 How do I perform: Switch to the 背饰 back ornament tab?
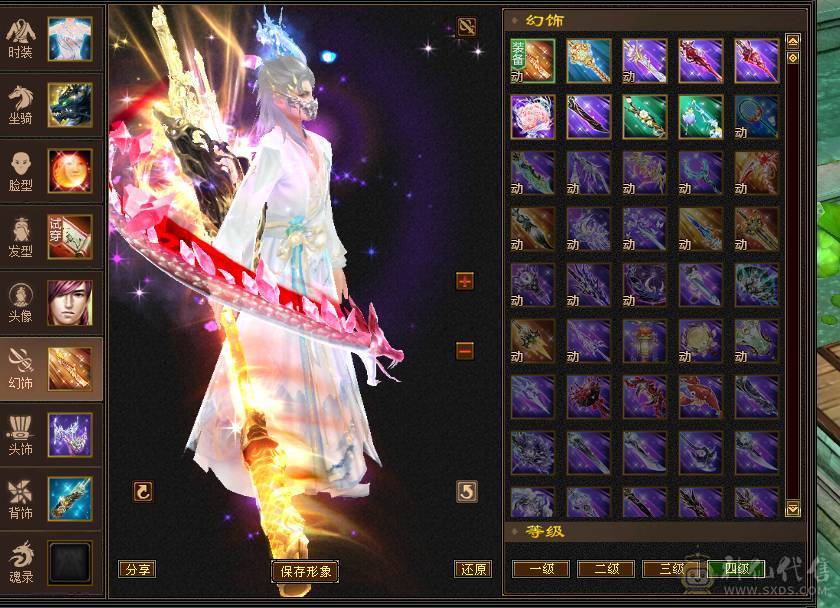coord(51,500)
